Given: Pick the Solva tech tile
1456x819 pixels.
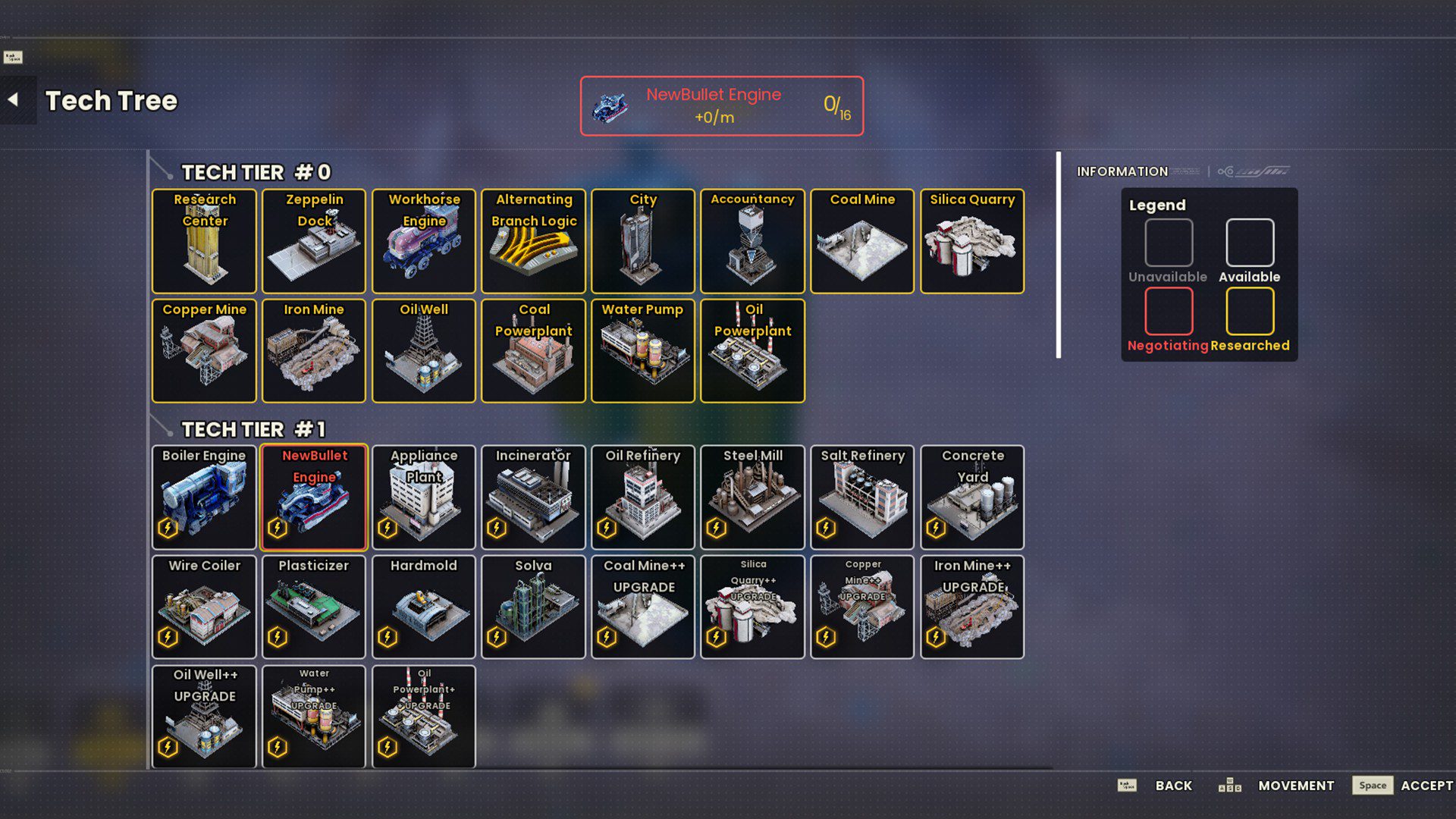Looking at the screenshot, I should click(x=533, y=607).
